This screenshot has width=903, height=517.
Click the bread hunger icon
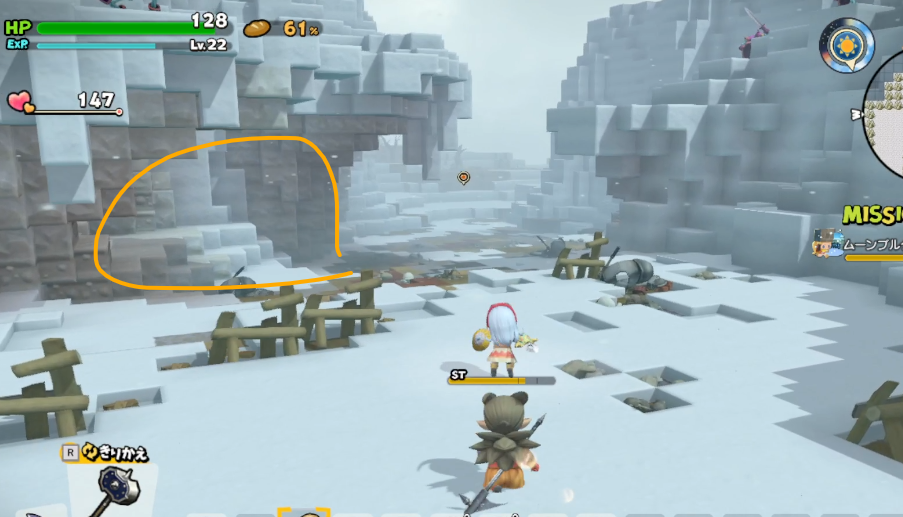258,28
